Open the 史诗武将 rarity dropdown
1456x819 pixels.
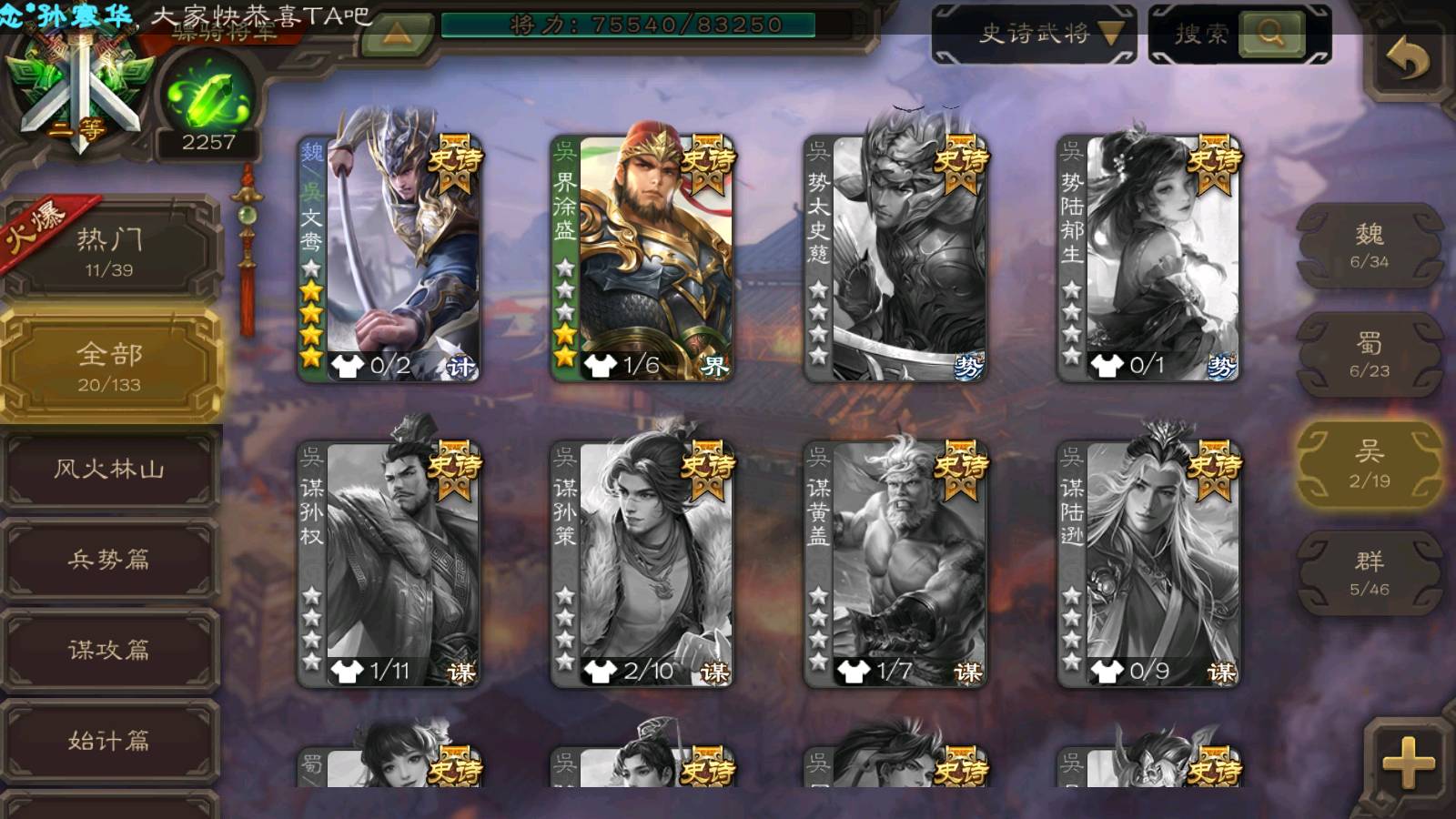pyautogui.click(x=1035, y=35)
